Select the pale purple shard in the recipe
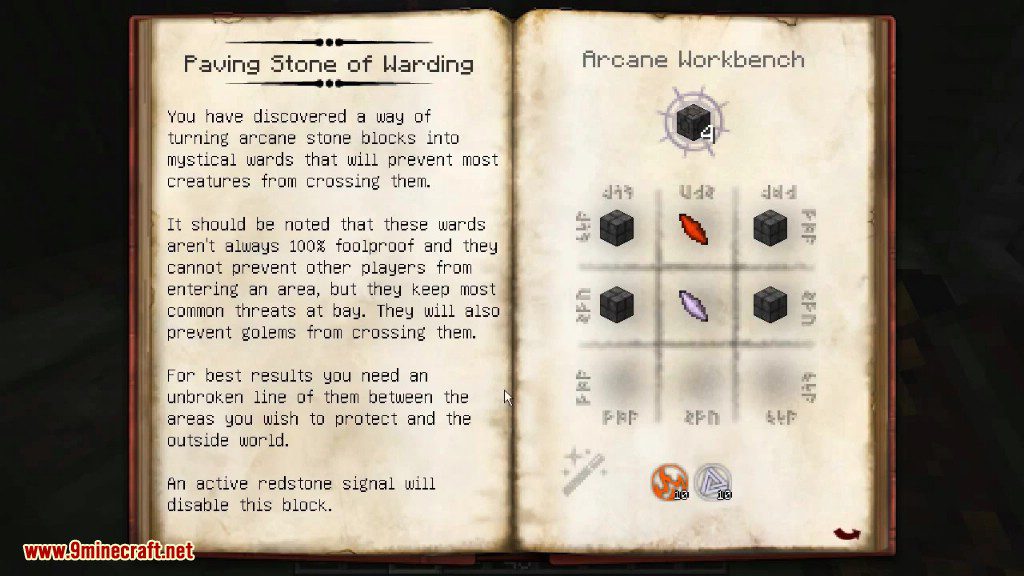 pyautogui.click(x=694, y=305)
